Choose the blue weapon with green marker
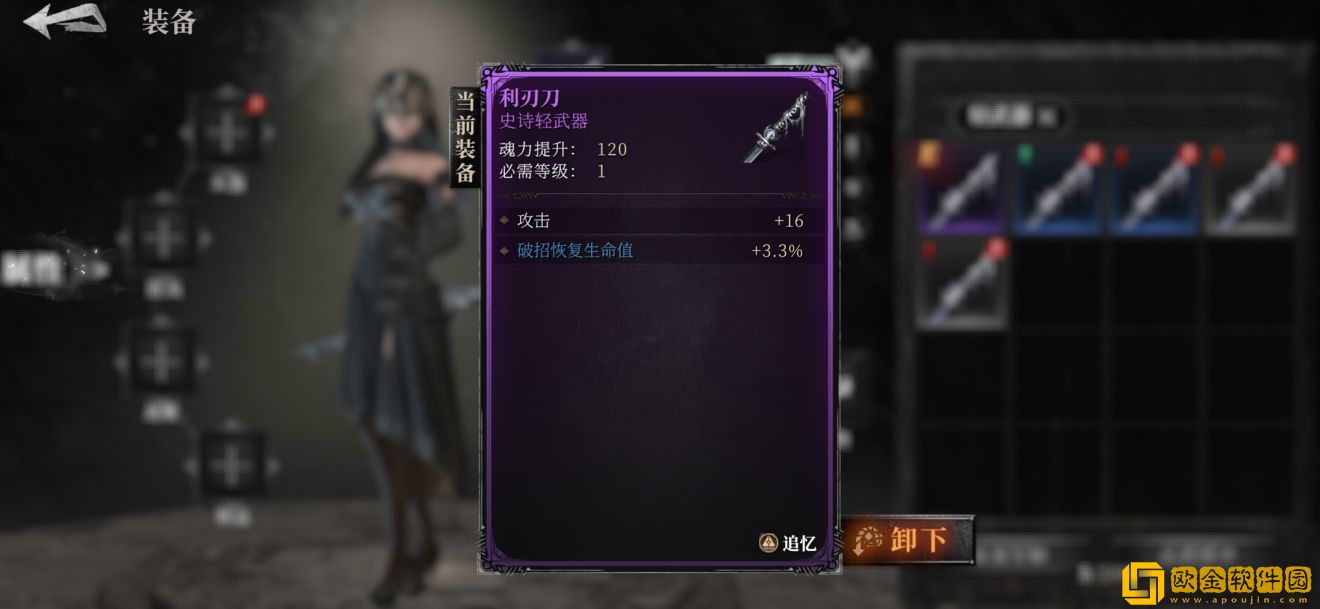 (1057, 187)
